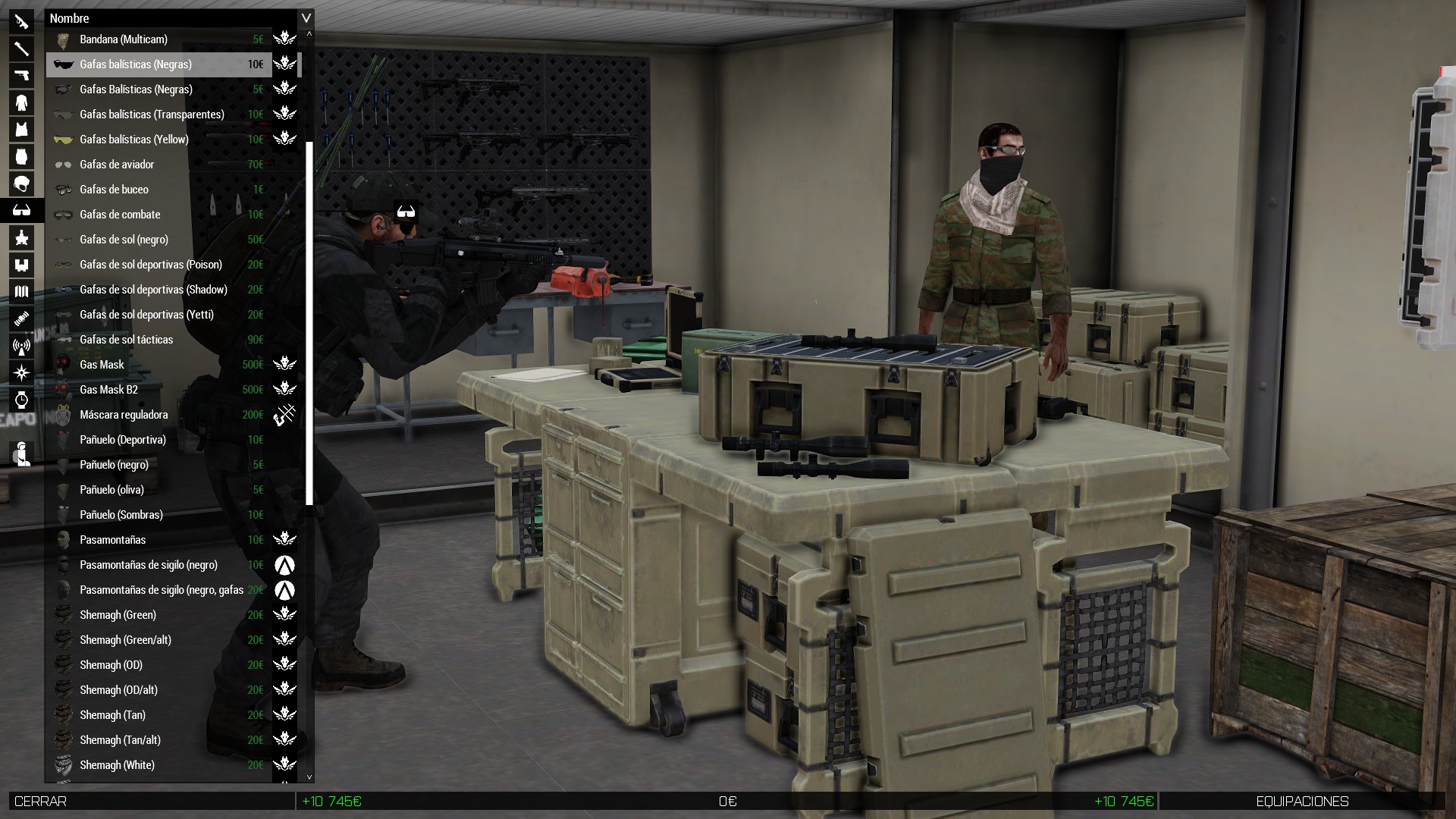Pick the Máscara reguladora entry
1456x819 pixels.
[124, 415]
